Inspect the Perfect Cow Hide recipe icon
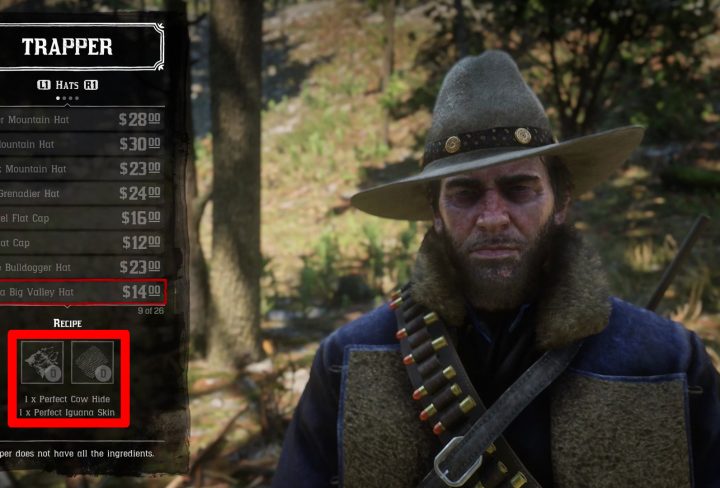The image size is (720, 488). pyautogui.click(x=43, y=362)
